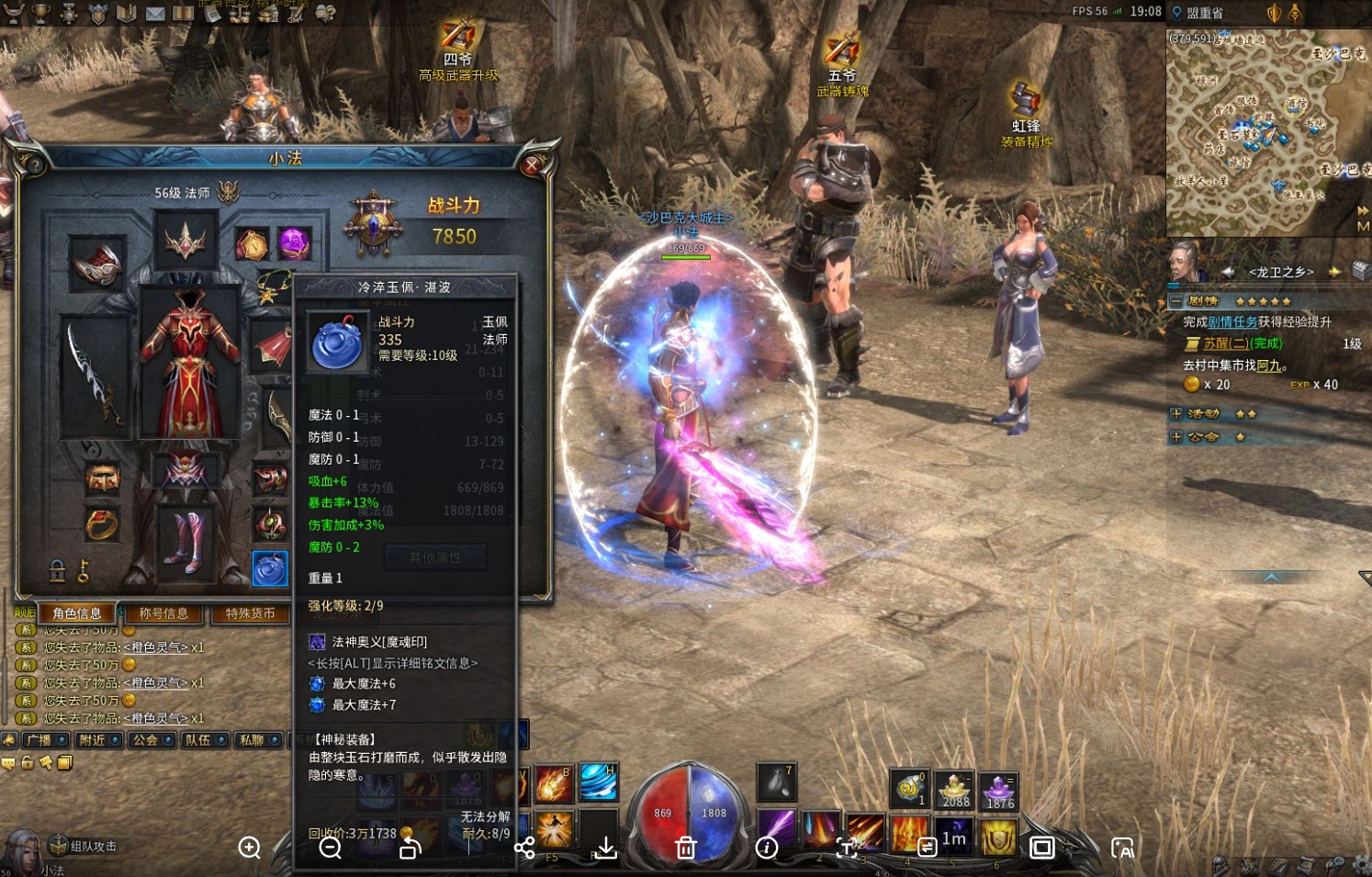This screenshot has height=877, width=1372.
Task: Activate the fireball skill icon
Action: click(x=554, y=783)
